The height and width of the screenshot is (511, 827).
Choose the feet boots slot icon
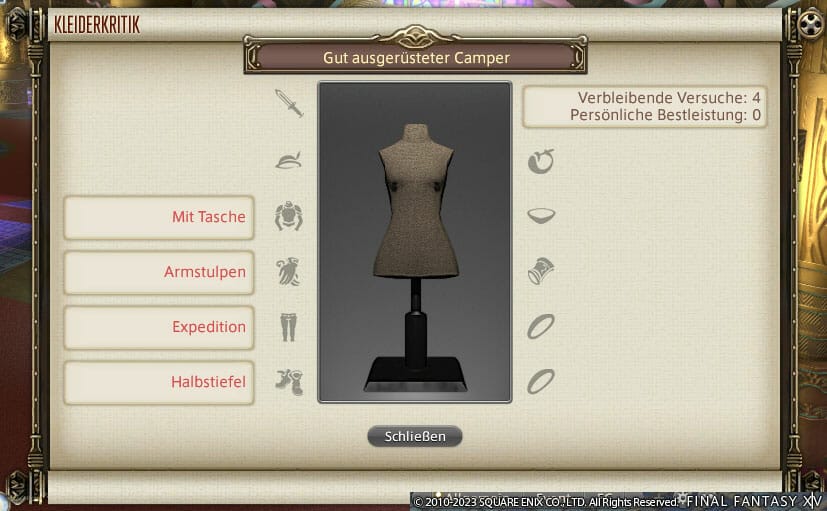(x=289, y=381)
